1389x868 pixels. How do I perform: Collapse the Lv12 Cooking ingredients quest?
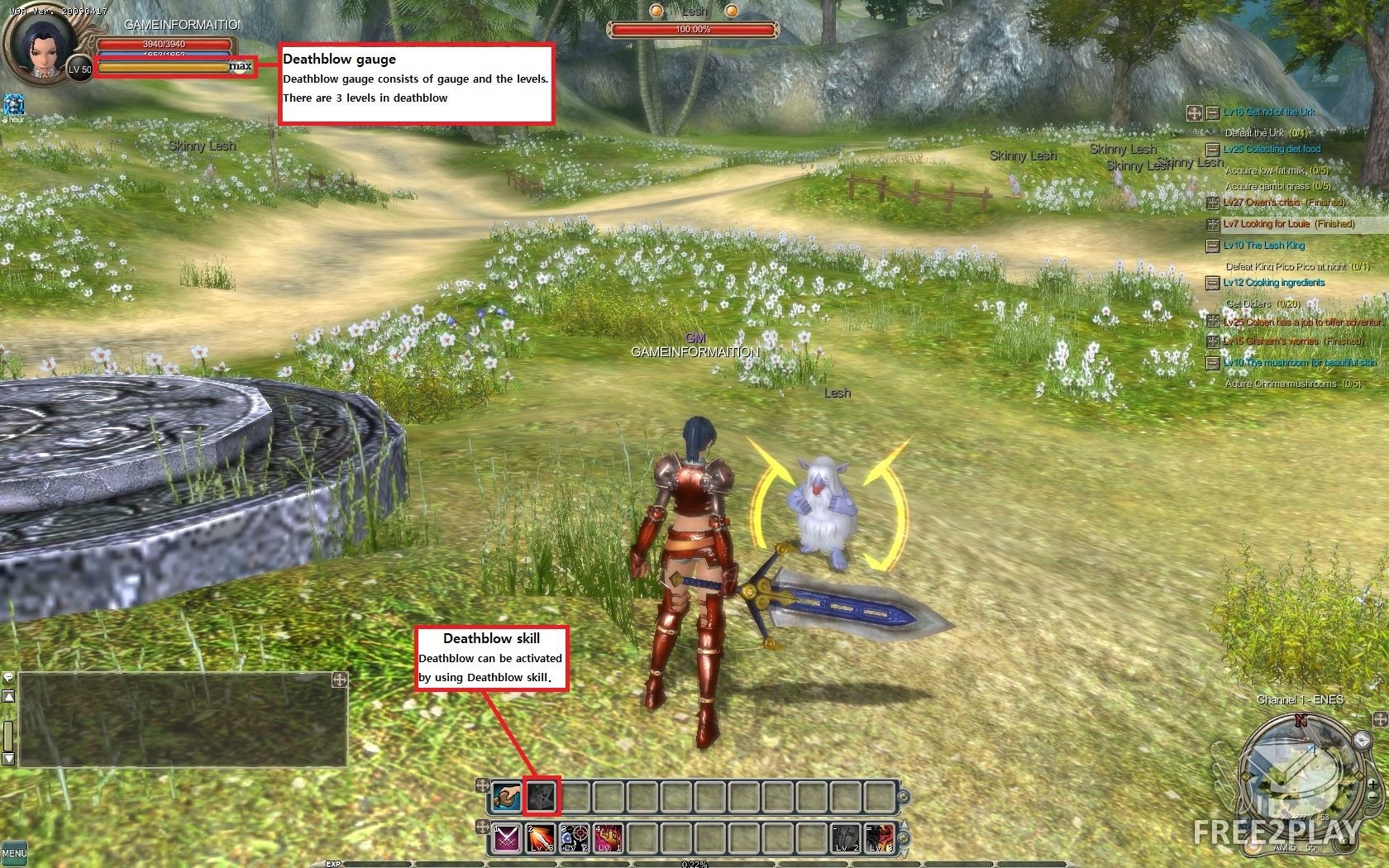pos(1212,283)
